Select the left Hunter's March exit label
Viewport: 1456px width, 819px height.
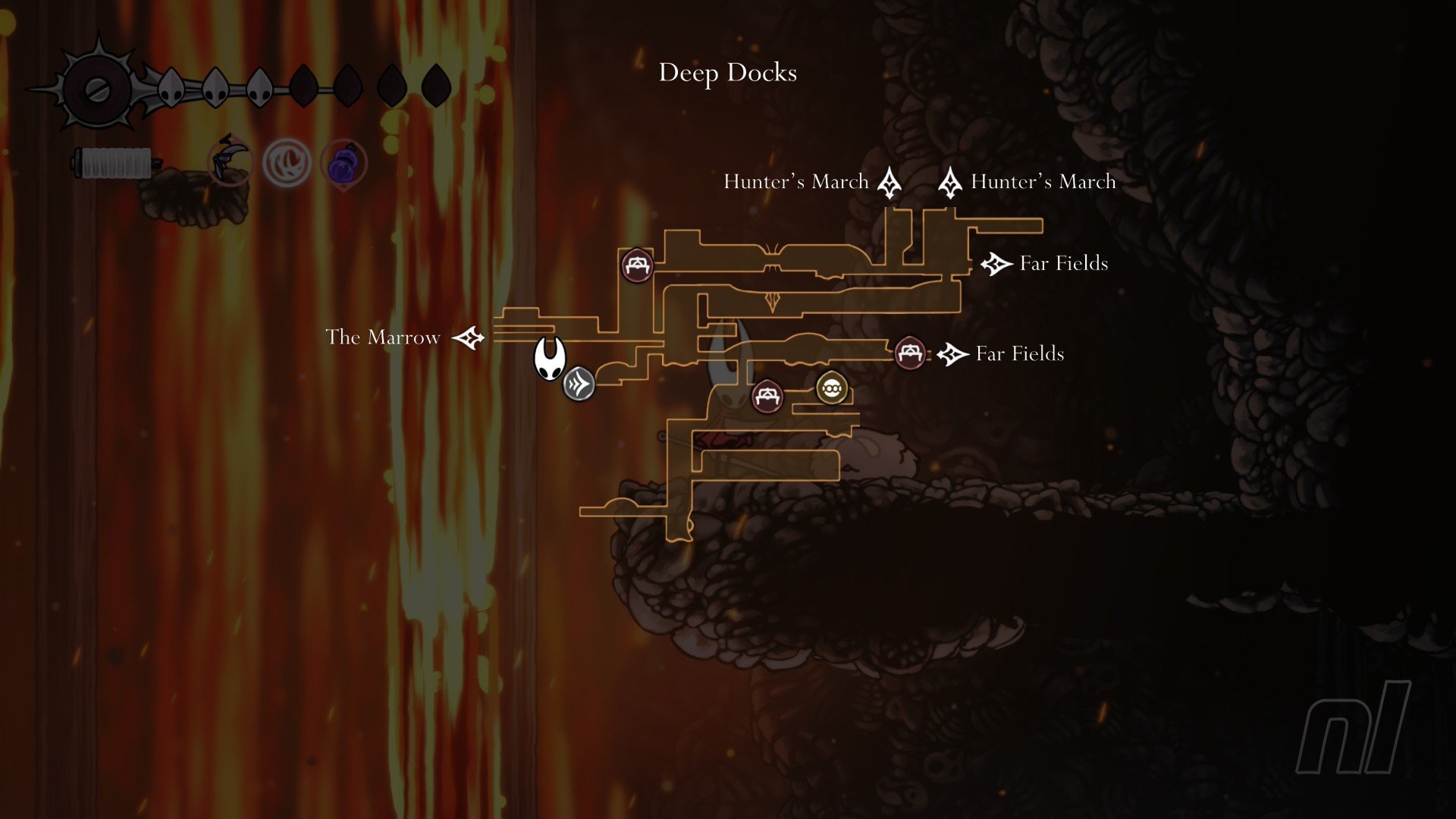(795, 182)
